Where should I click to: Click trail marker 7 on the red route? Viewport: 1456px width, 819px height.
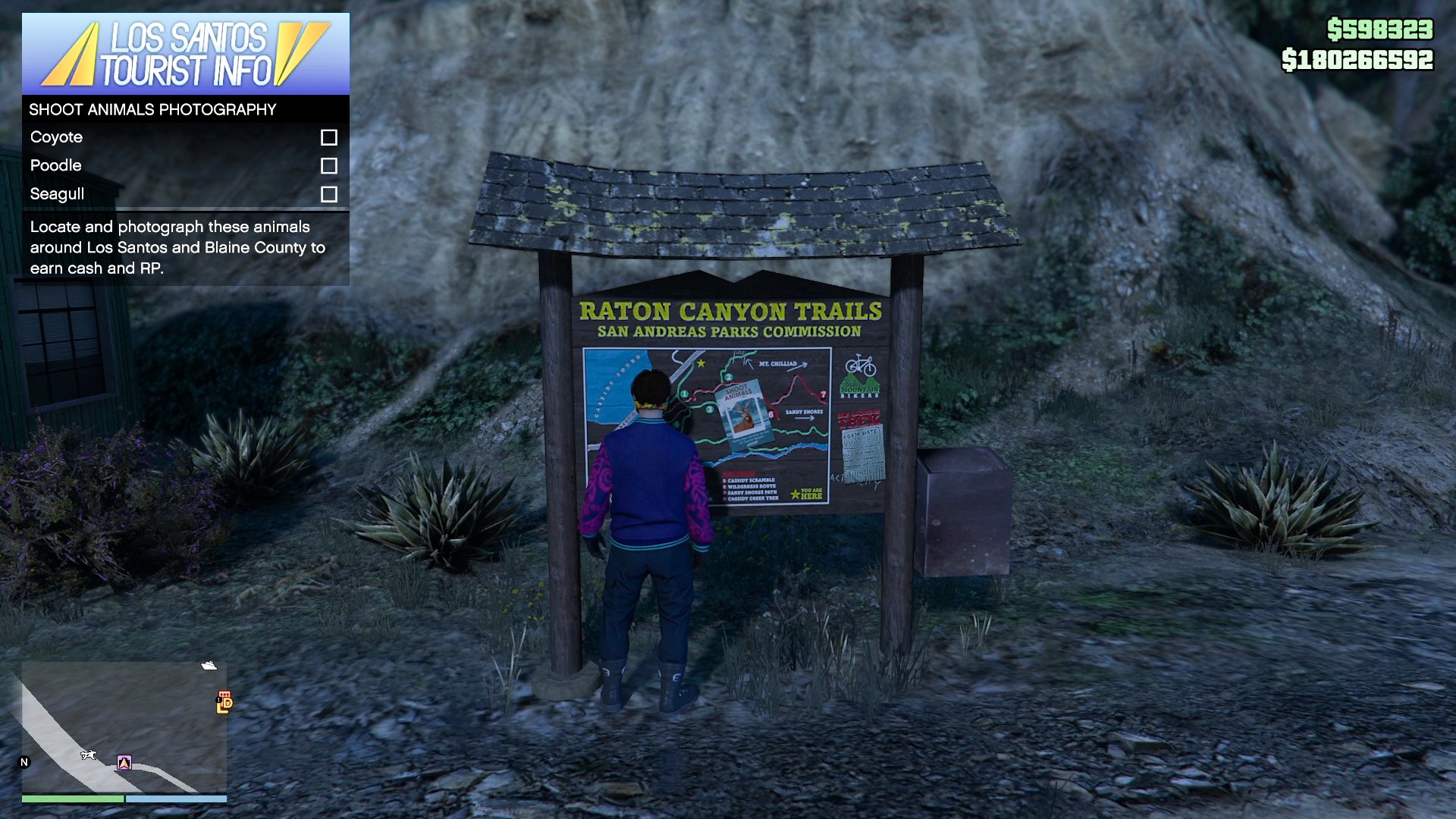[824, 394]
